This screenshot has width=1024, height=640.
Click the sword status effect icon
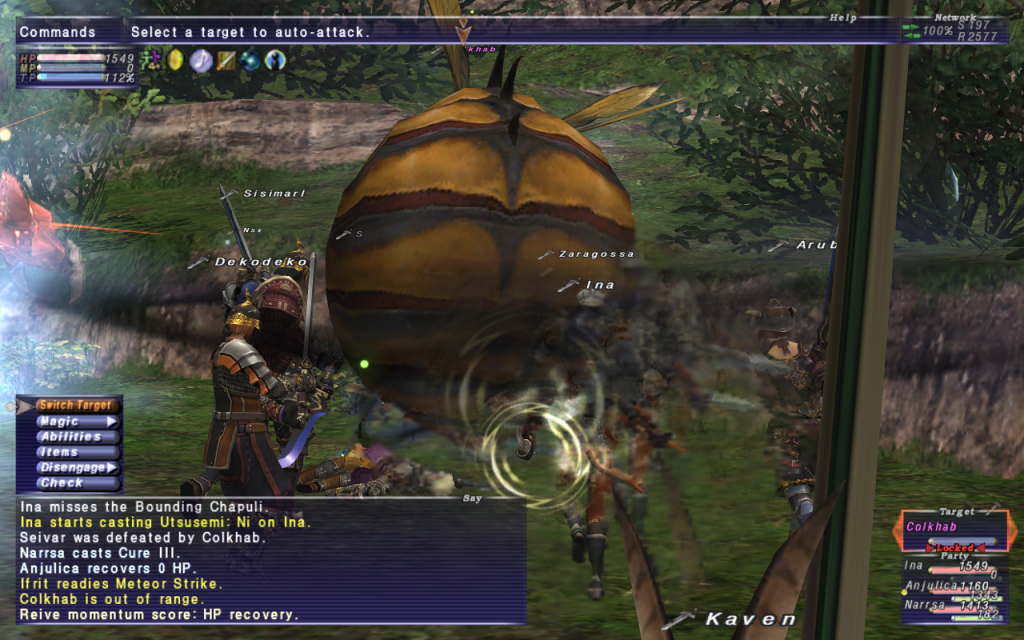(226, 60)
